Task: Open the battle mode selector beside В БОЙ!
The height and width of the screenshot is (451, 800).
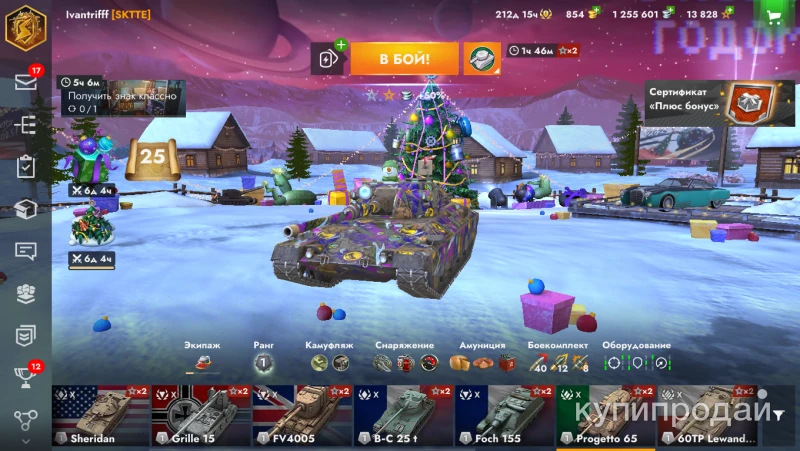Action: (x=481, y=59)
